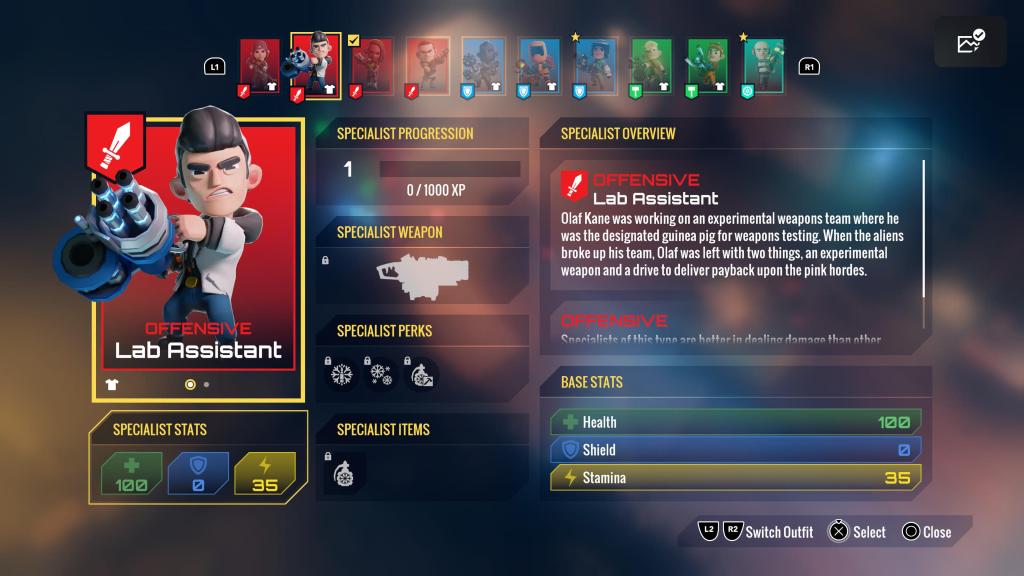Click the Specialist Overview scrollbar
Image resolution: width=1024 pixels, height=576 pixels.
pyautogui.click(x=923, y=228)
